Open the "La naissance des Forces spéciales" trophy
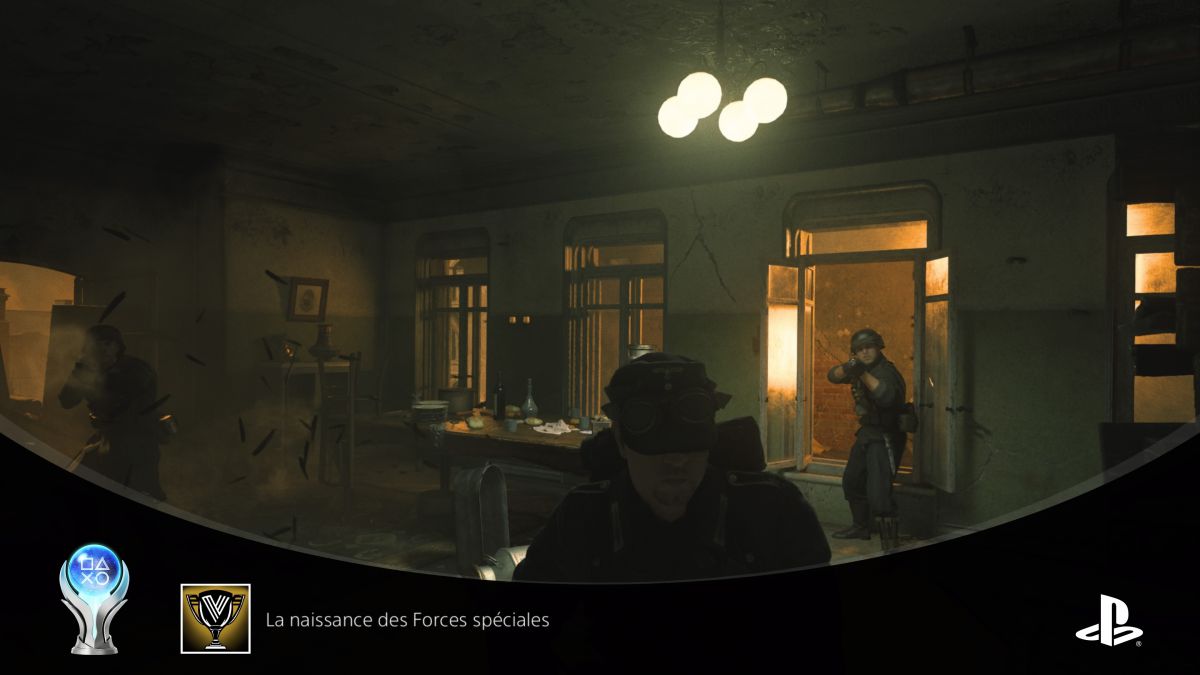Image resolution: width=1200 pixels, height=675 pixels. pyautogui.click(x=407, y=620)
